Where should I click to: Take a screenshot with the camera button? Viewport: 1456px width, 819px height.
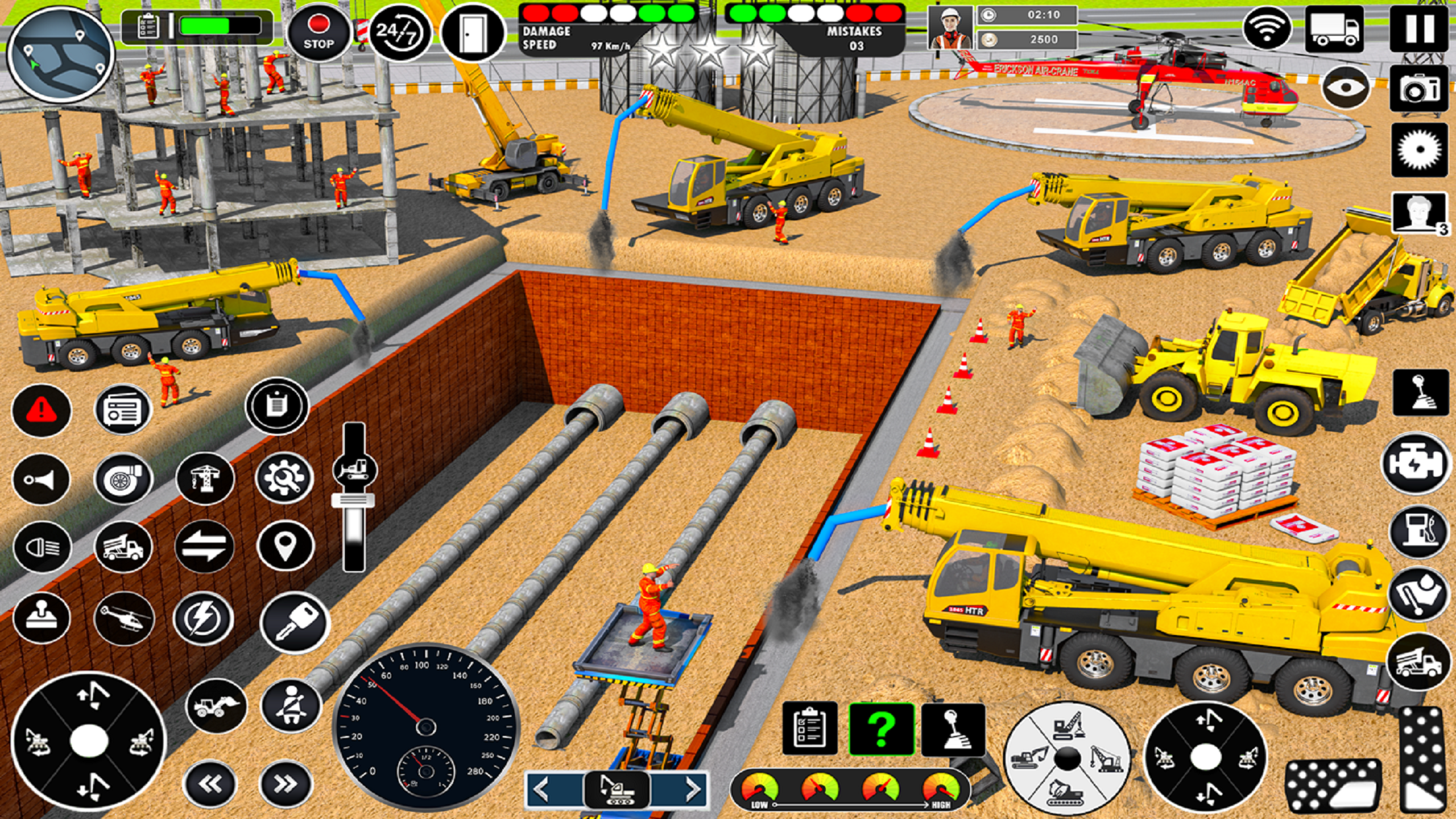click(x=1419, y=89)
